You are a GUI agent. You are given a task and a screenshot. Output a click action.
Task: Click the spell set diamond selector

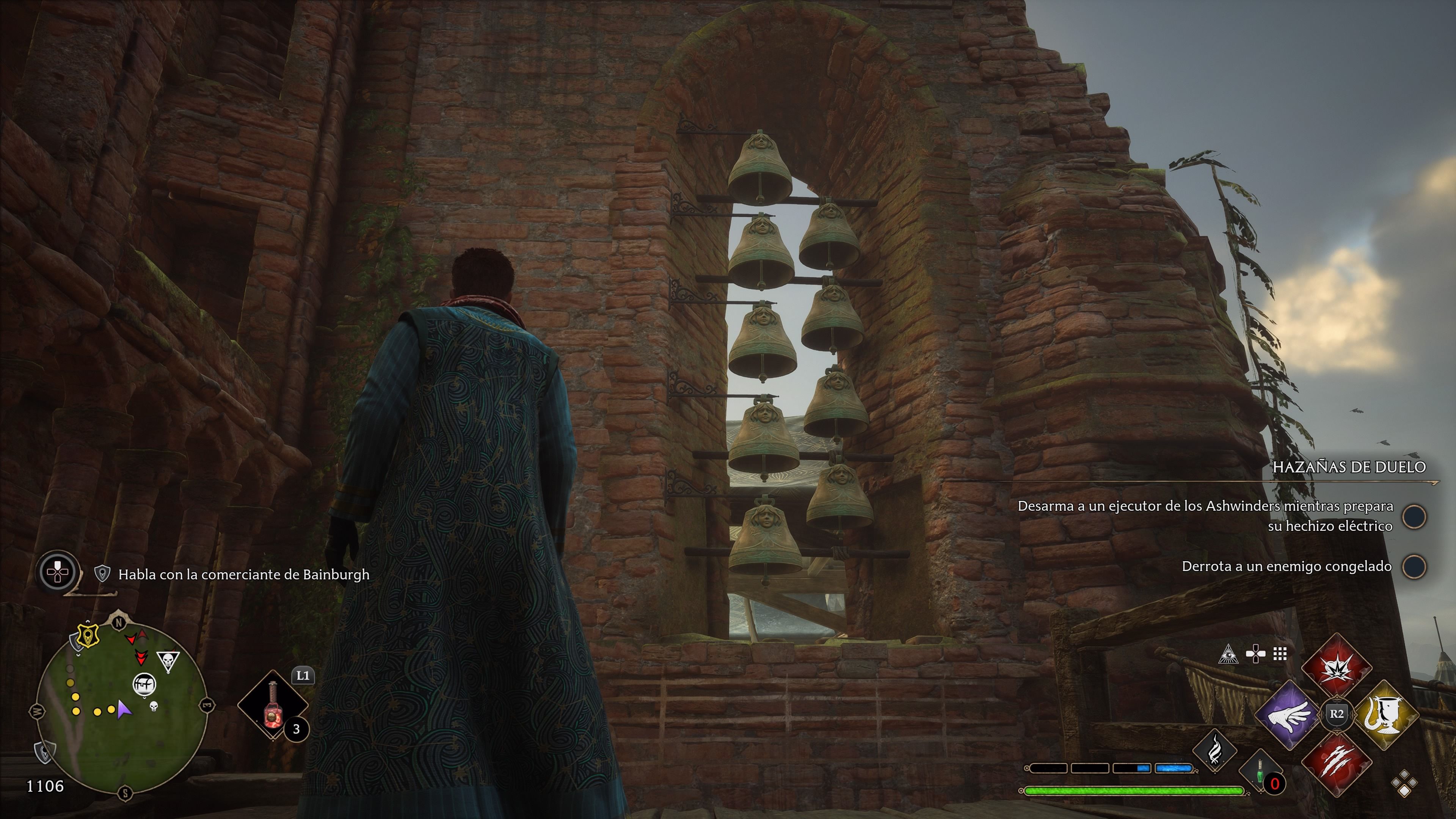(1404, 784)
